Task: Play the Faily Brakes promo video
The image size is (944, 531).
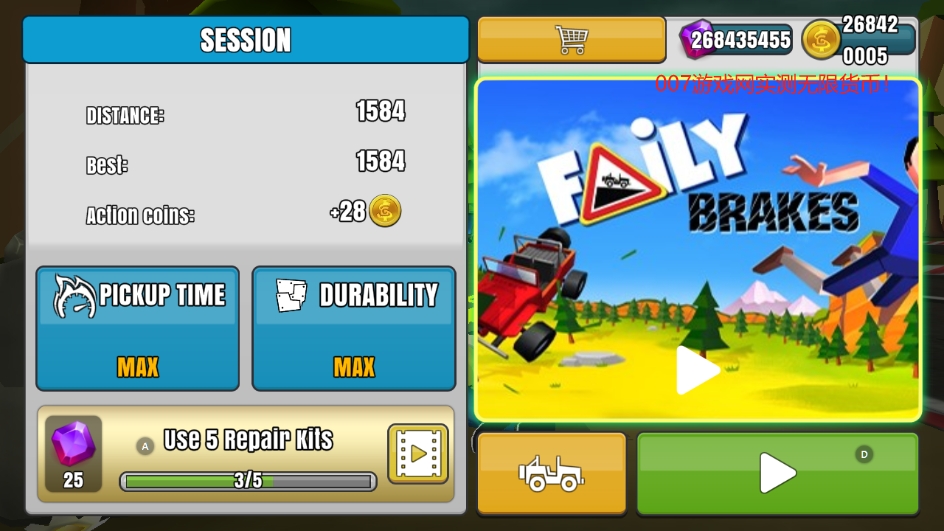Action: click(697, 370)
